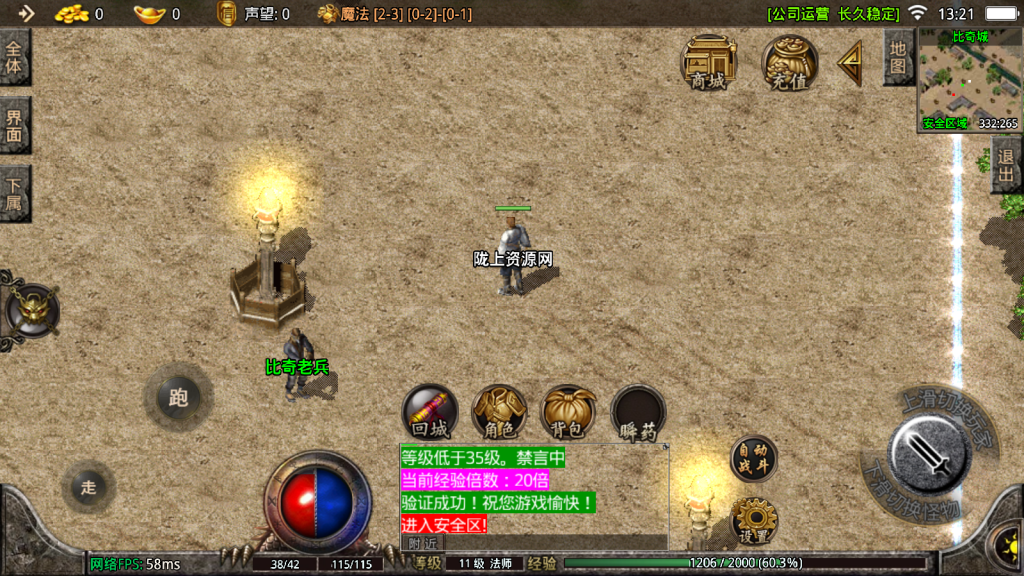1024x576 pixels.
Task: Toggle the 走 walk button
Action: pyautogui.click(x=88, y=487)
